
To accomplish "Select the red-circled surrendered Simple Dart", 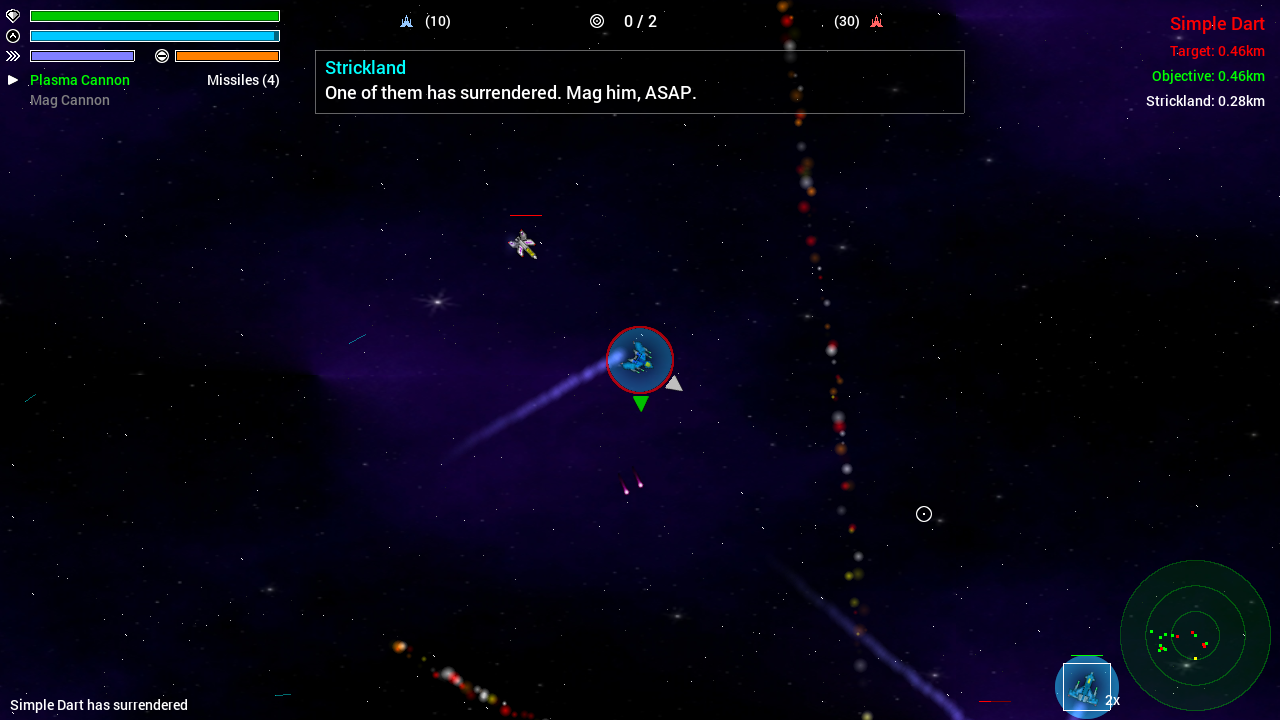I will click(640, 360).
